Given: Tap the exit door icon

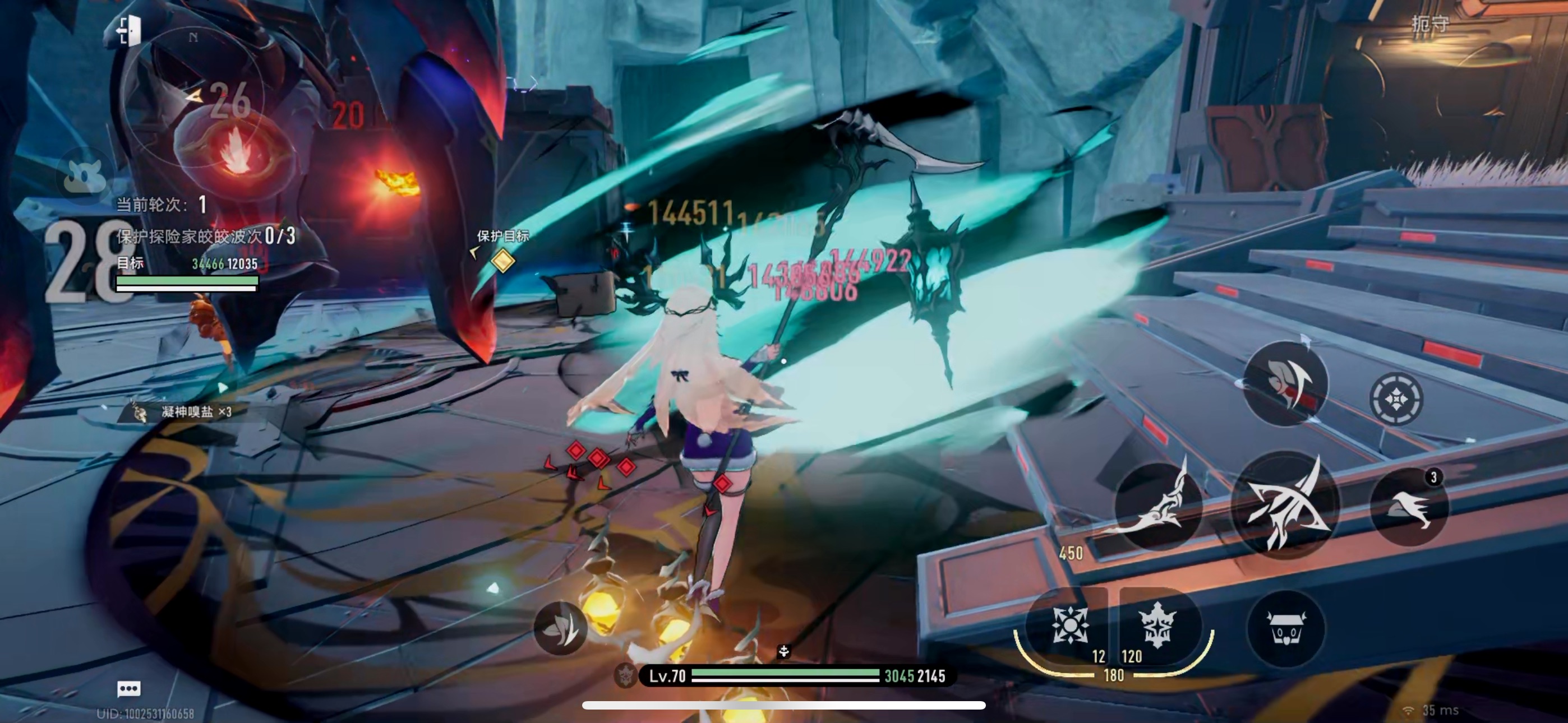Looking at the screenshot, I should 128,30.
